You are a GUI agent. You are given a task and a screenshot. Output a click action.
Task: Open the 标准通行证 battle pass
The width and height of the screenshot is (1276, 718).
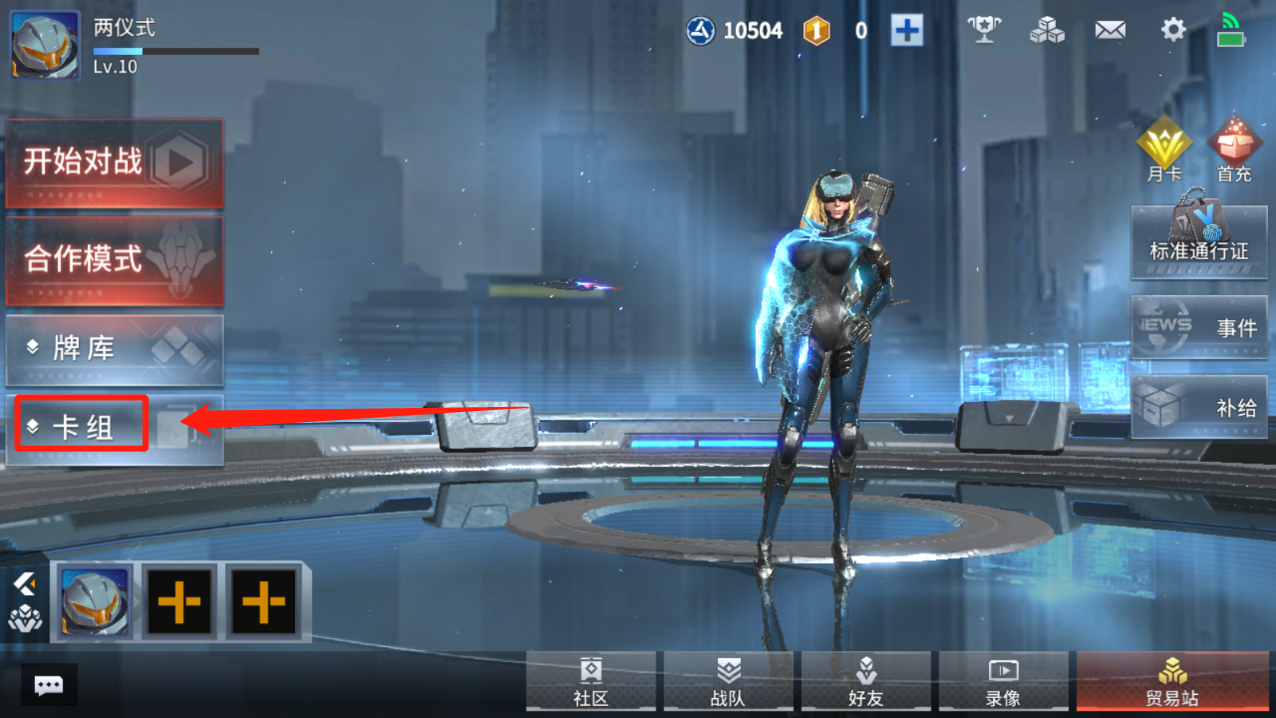[1198, 240]
